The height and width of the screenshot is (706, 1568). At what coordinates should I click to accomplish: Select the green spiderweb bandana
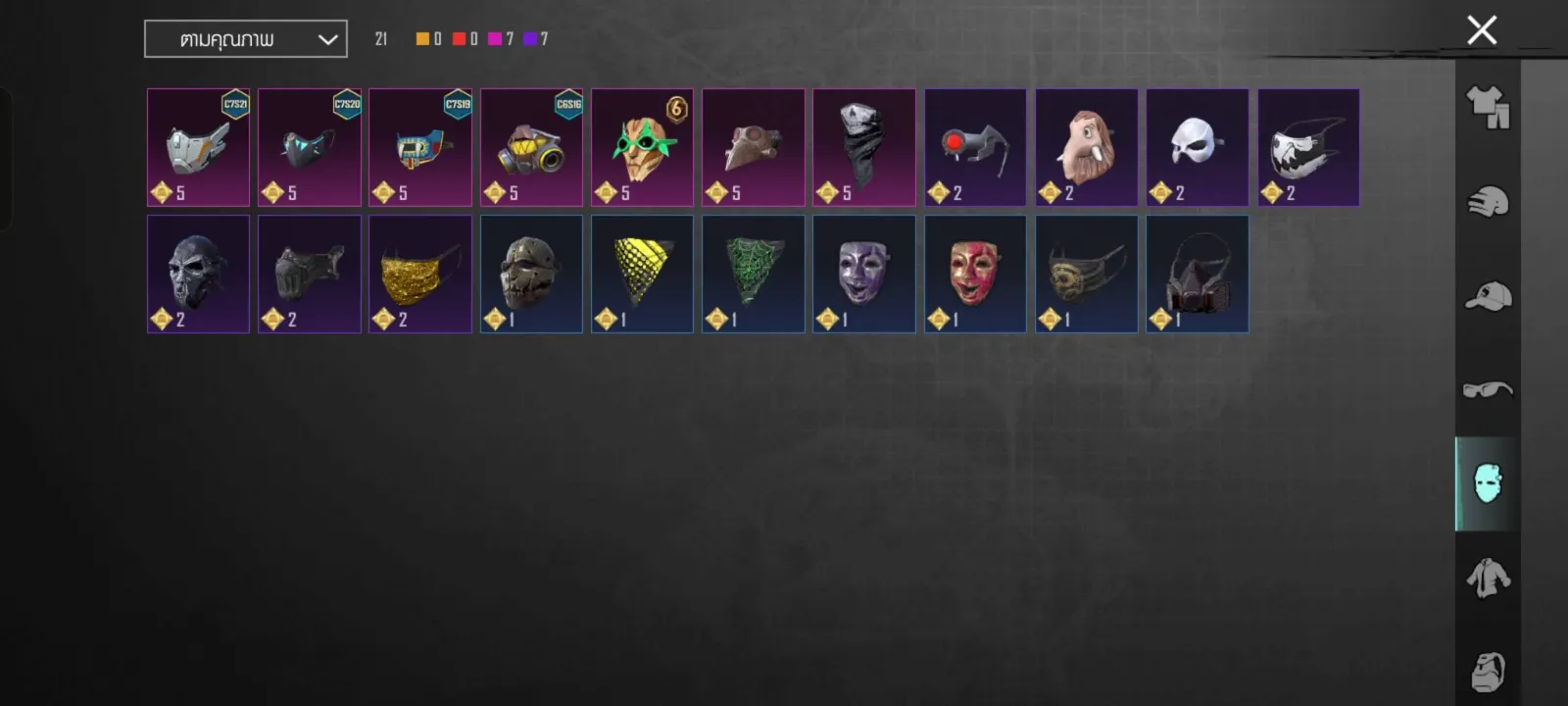click(753, 275)
